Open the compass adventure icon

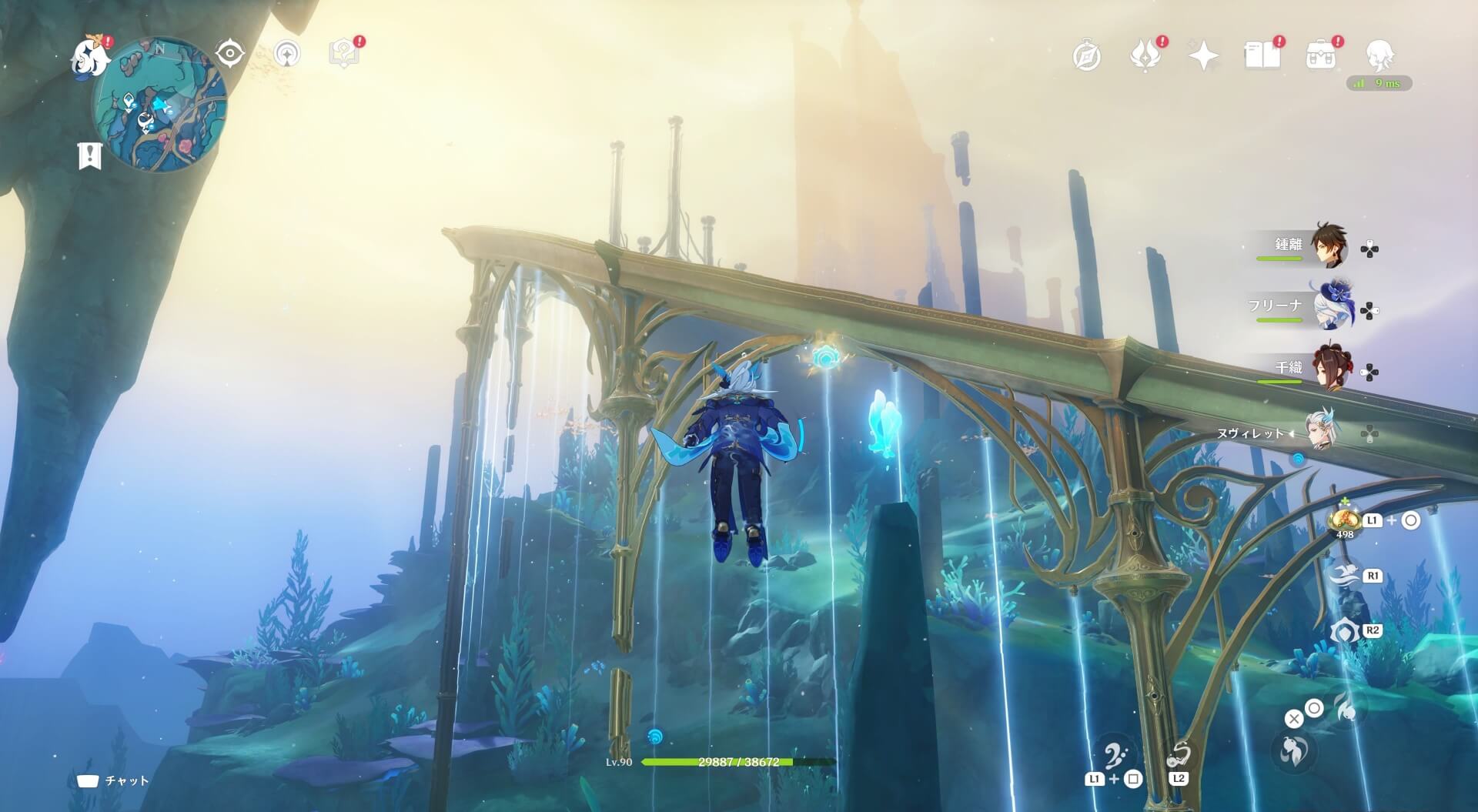[x=1086, y=55]
